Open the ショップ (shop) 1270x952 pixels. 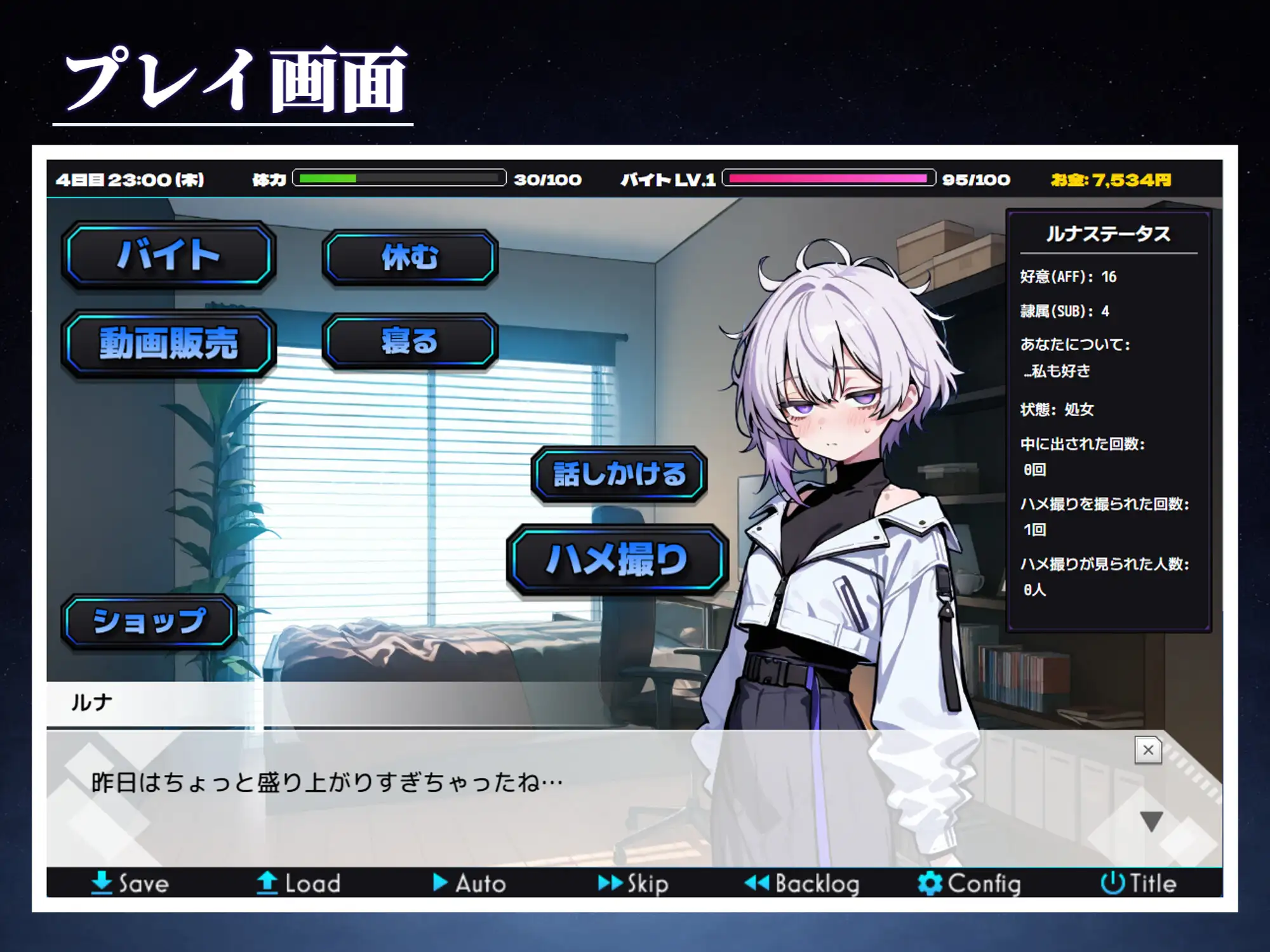tap(149, 620)
